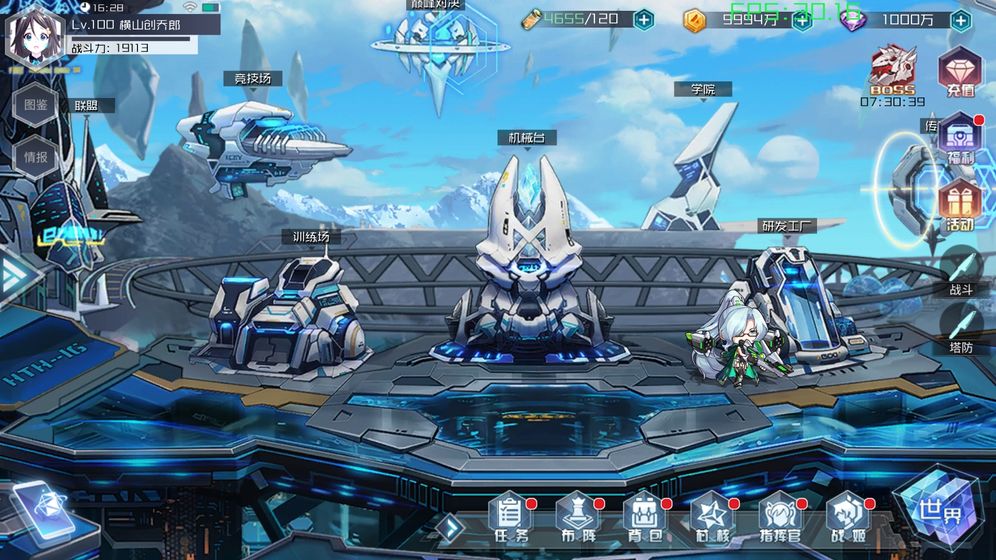Collapse the bottom menu bar arrow
The height and width of the screenshot is (560, 996).
point(453,526)
